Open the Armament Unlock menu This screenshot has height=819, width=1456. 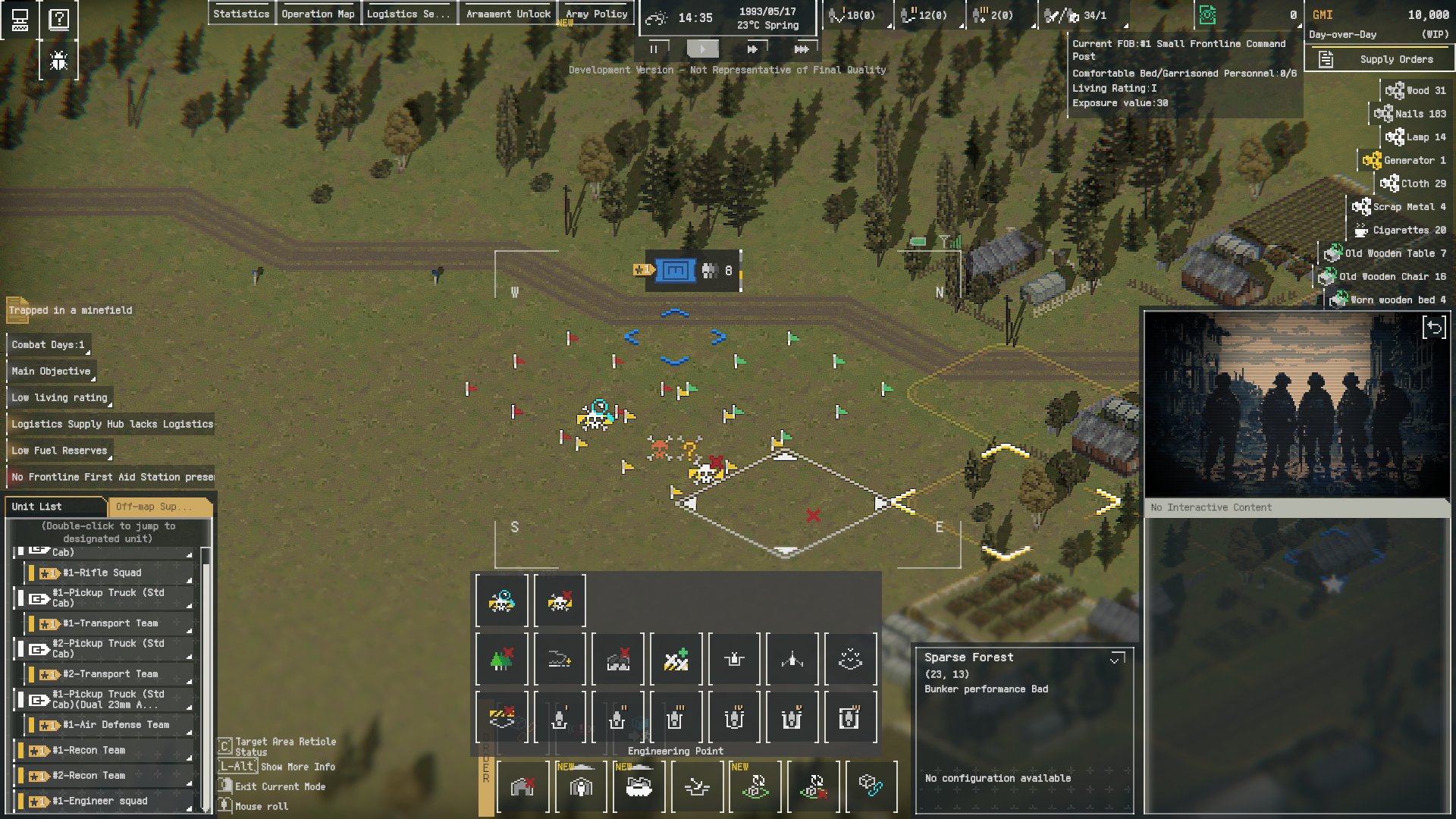pyautogui.click(x=508, y=14)
